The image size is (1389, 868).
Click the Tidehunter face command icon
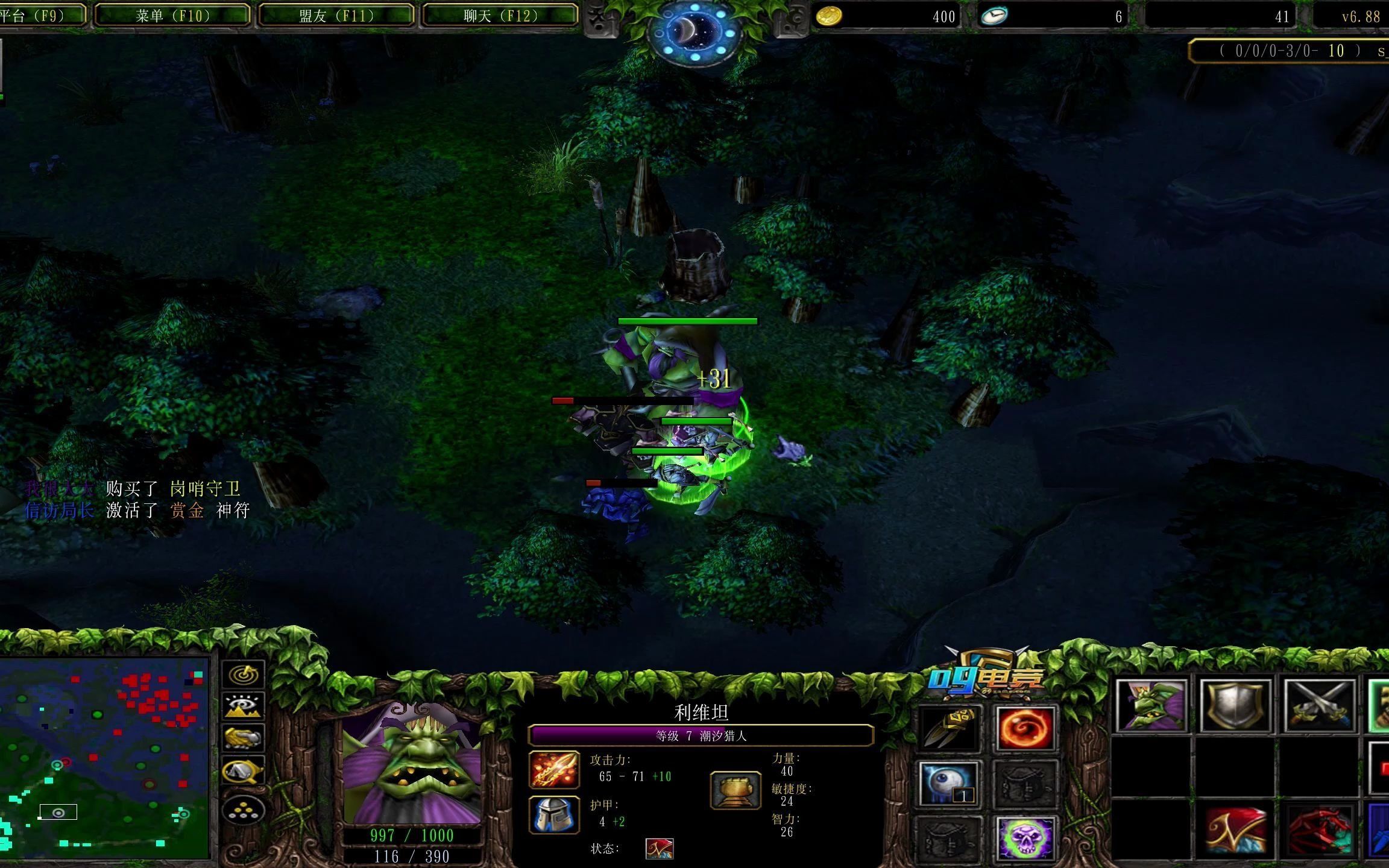point(1151,706)
